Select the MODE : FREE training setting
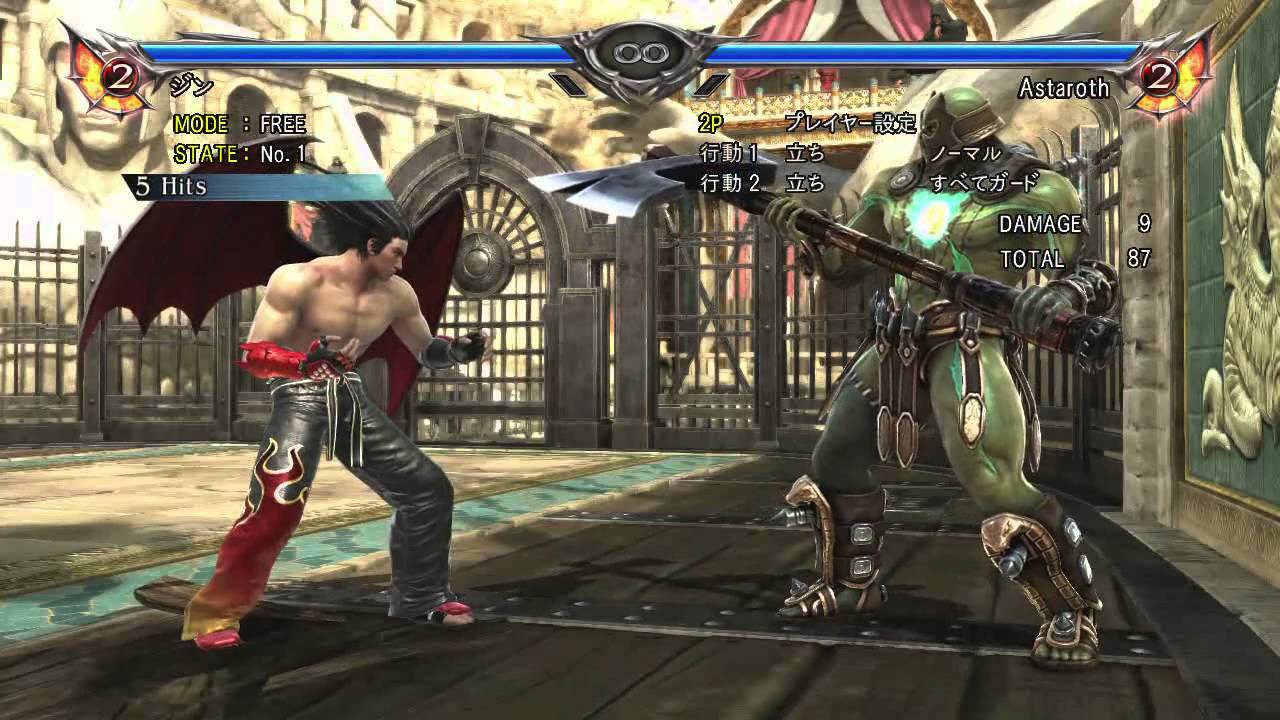 (240, 125)
